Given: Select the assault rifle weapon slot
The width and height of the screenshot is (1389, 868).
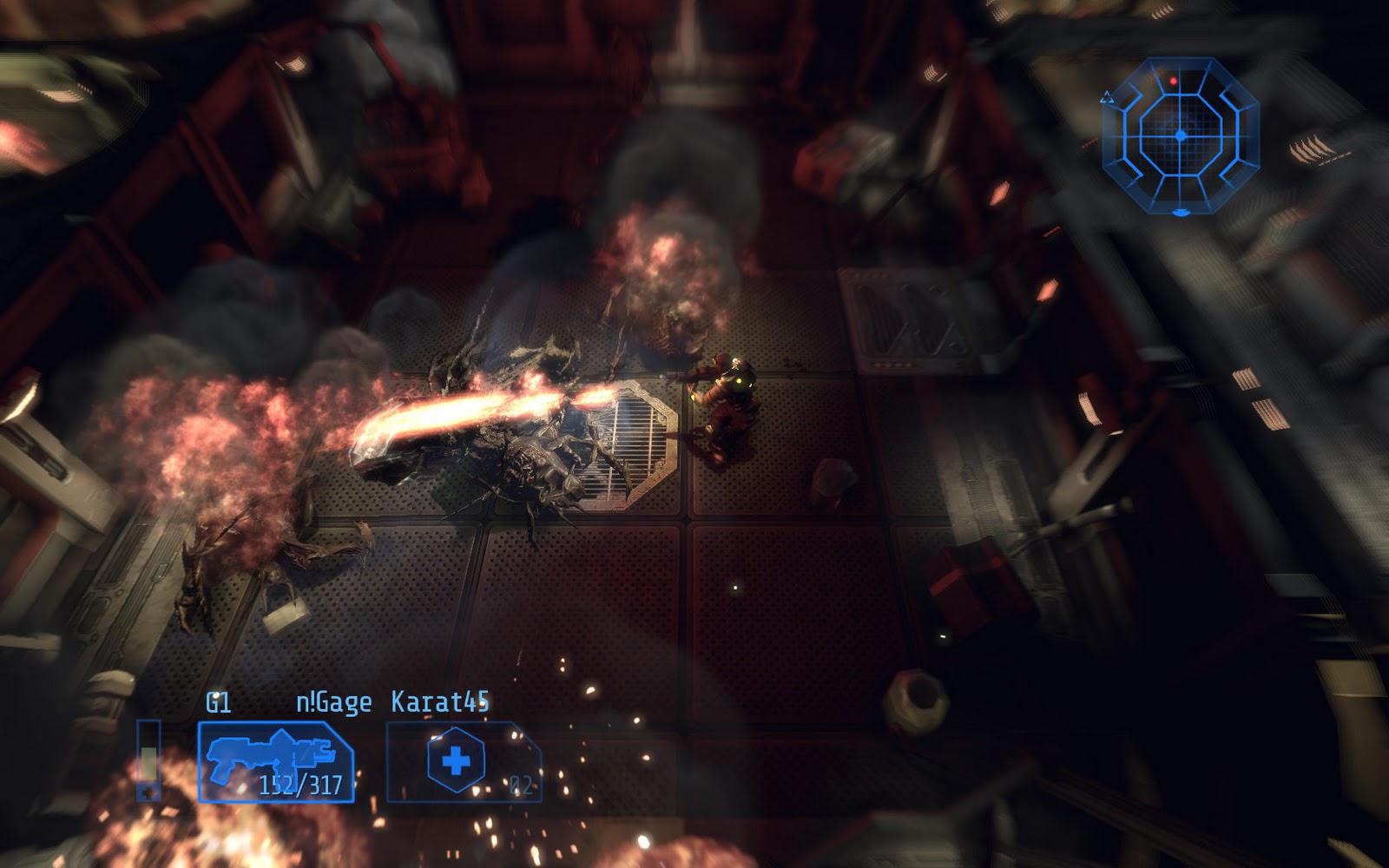Looking at the screenshot, I should [275, 761].
